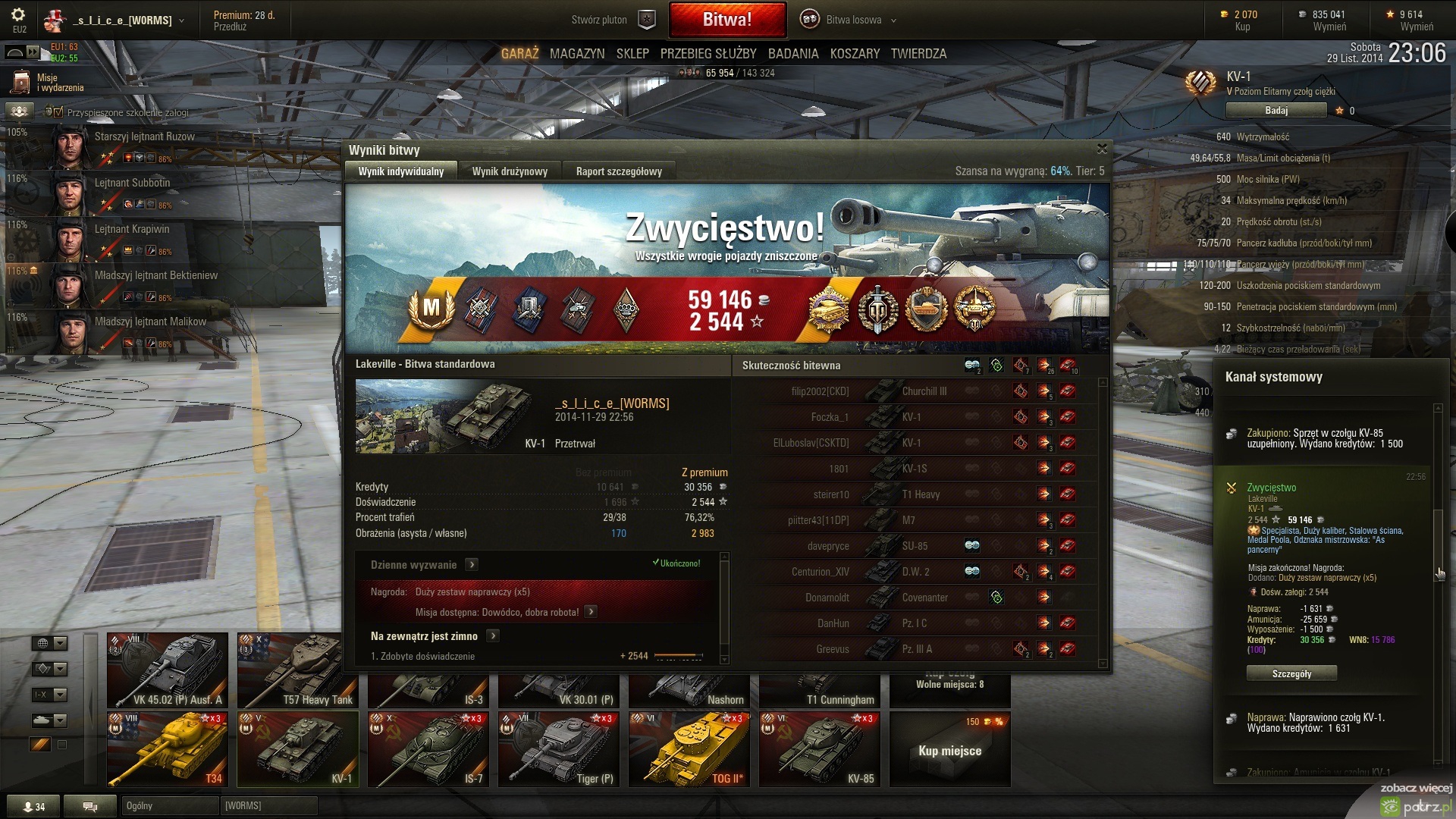Click the Badaj research button for KV-1
Viewport: 1456px width, 819px height.
coord(1276,111)
